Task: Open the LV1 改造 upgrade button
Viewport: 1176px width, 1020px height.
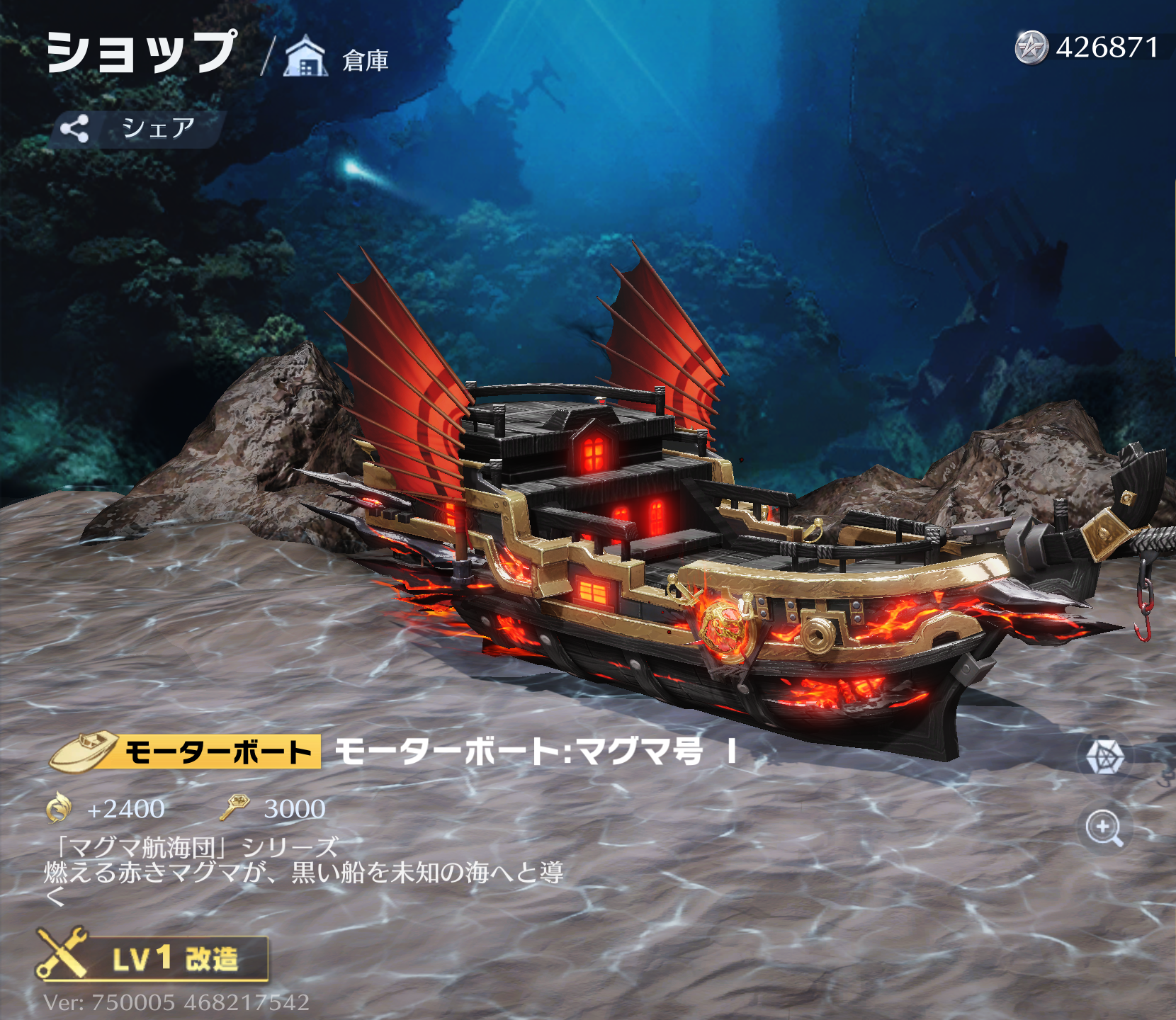Action: tap(154, 958)
